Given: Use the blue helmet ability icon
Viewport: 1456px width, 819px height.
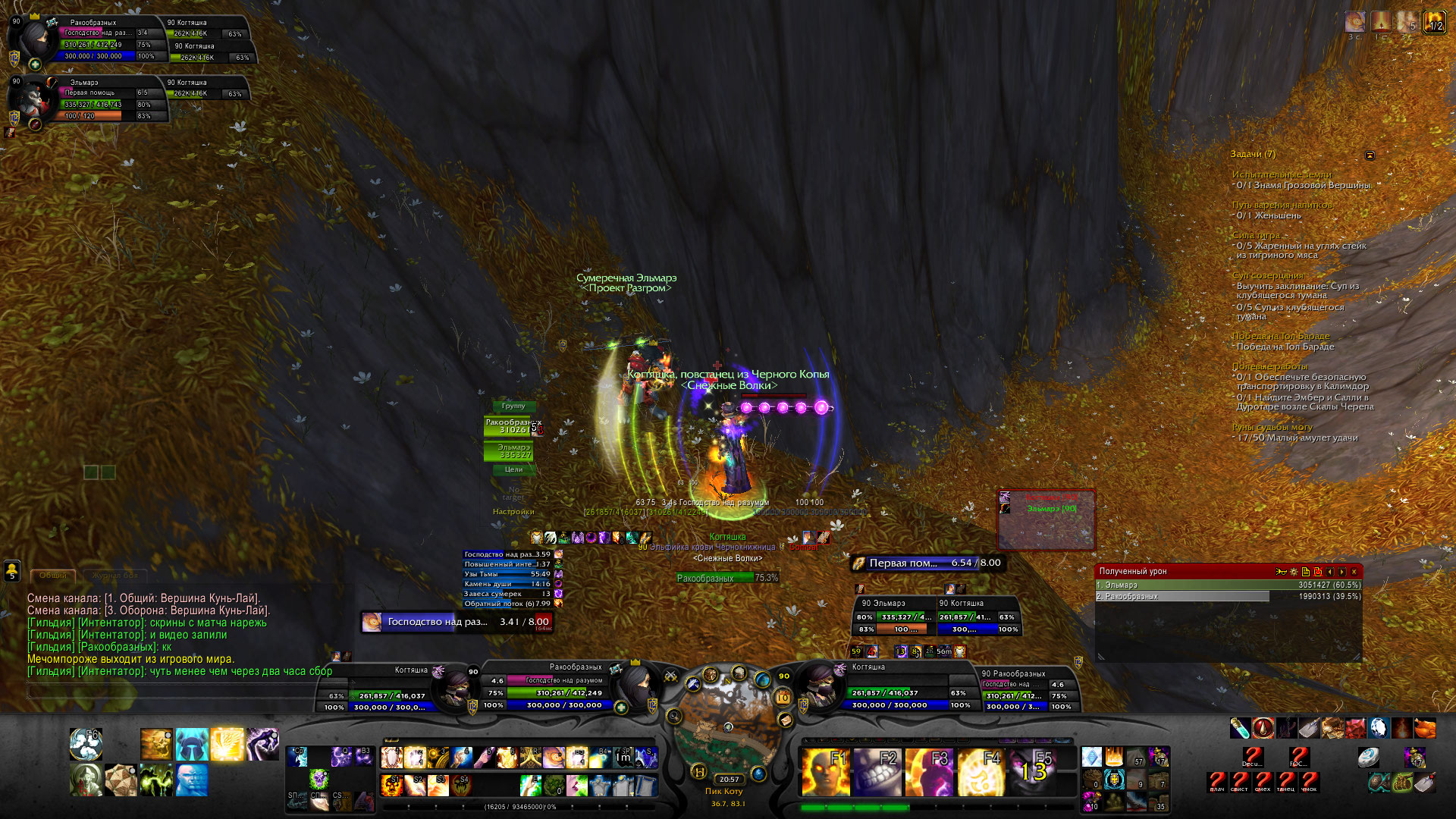Looking at the screenshot, I should (x=192, y=743).
